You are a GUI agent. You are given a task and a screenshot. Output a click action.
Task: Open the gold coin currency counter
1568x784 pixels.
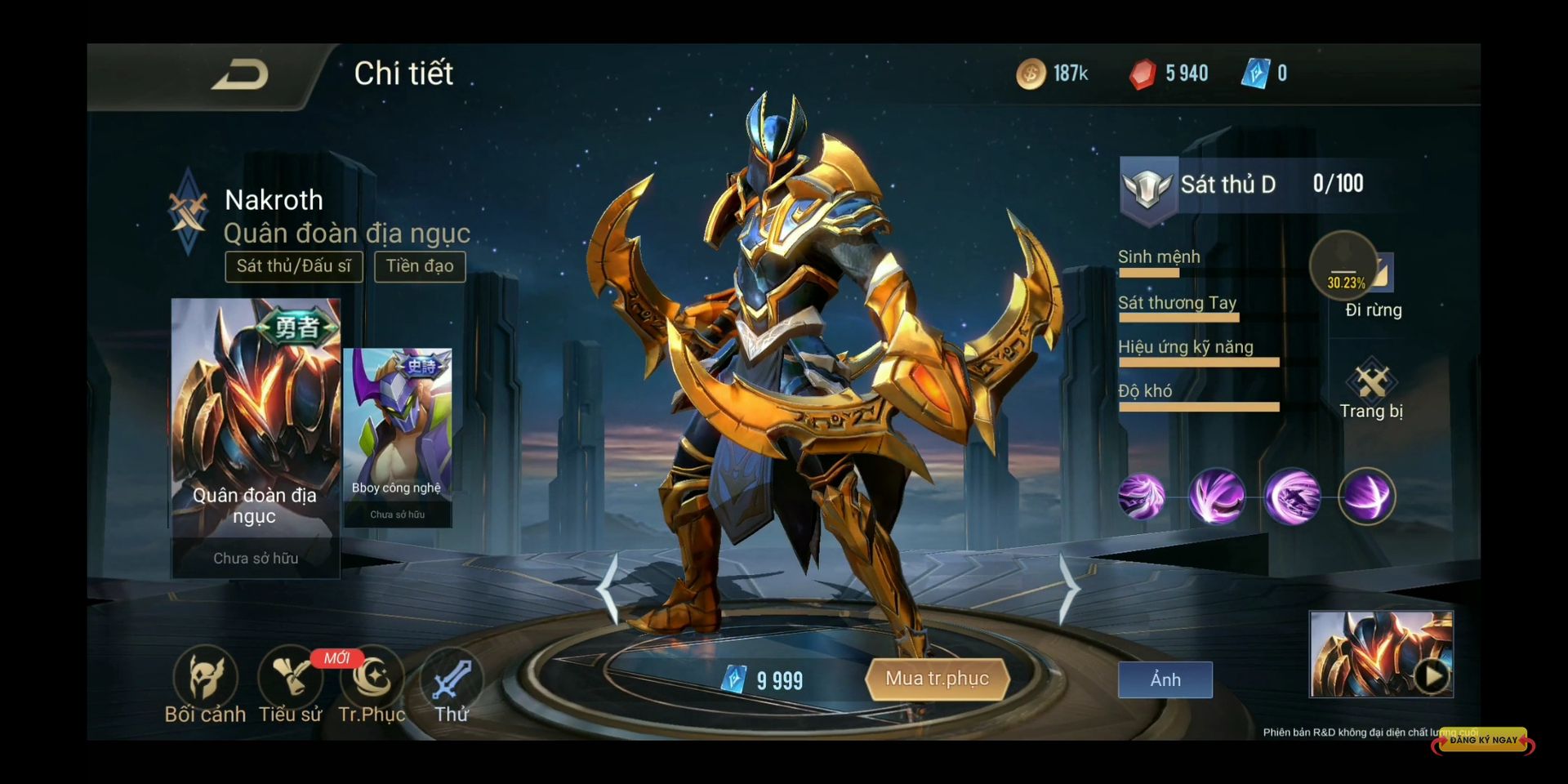pos(1052,73)
